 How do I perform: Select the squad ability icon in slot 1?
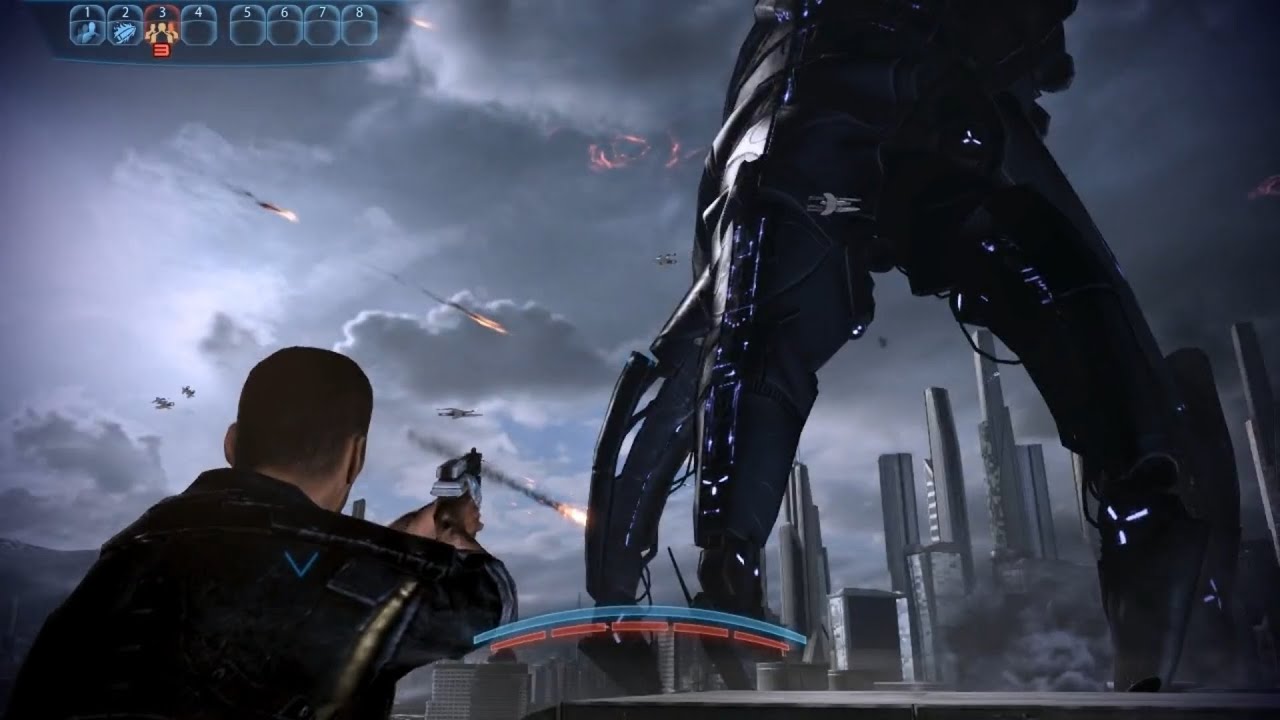87,30
